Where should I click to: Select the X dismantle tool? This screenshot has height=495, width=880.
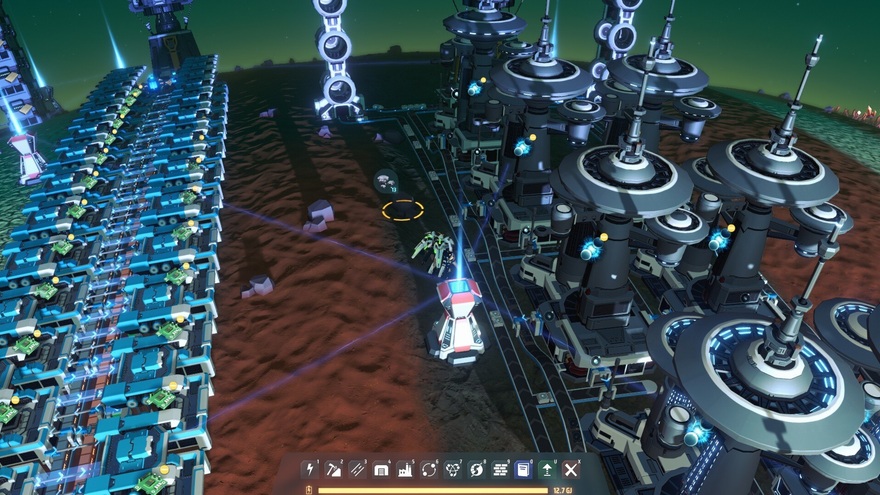pyautogui.click(x=572, y=469)
